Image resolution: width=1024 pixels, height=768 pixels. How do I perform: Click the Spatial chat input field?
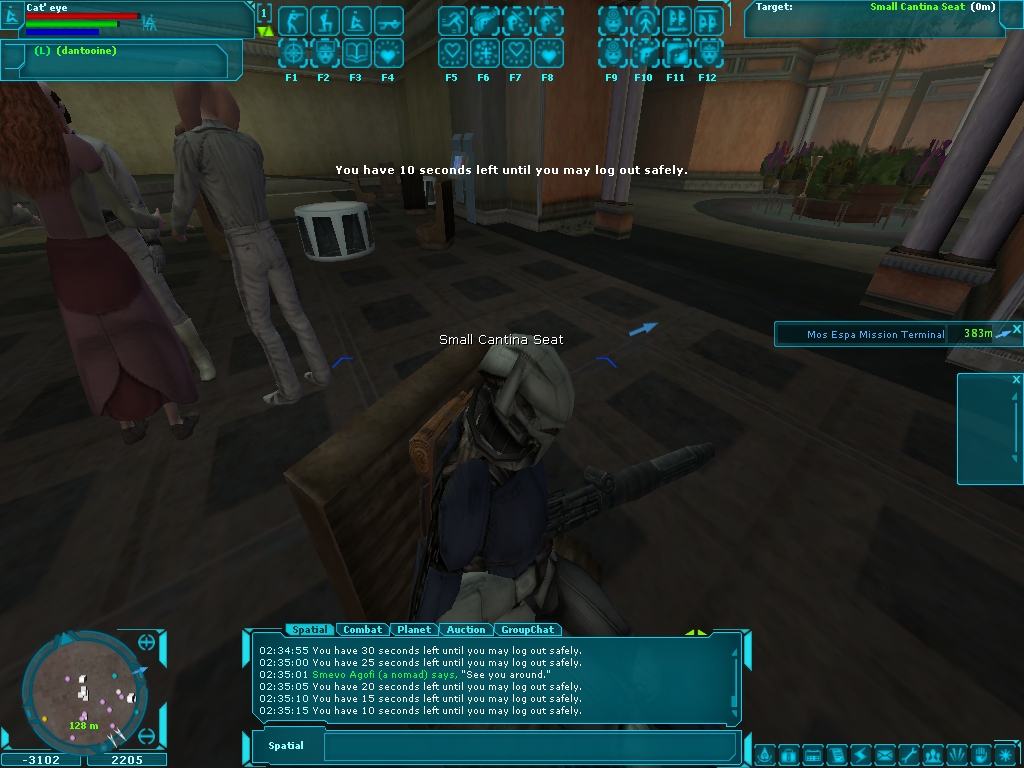pyautogui.click(x=530, y=746)
